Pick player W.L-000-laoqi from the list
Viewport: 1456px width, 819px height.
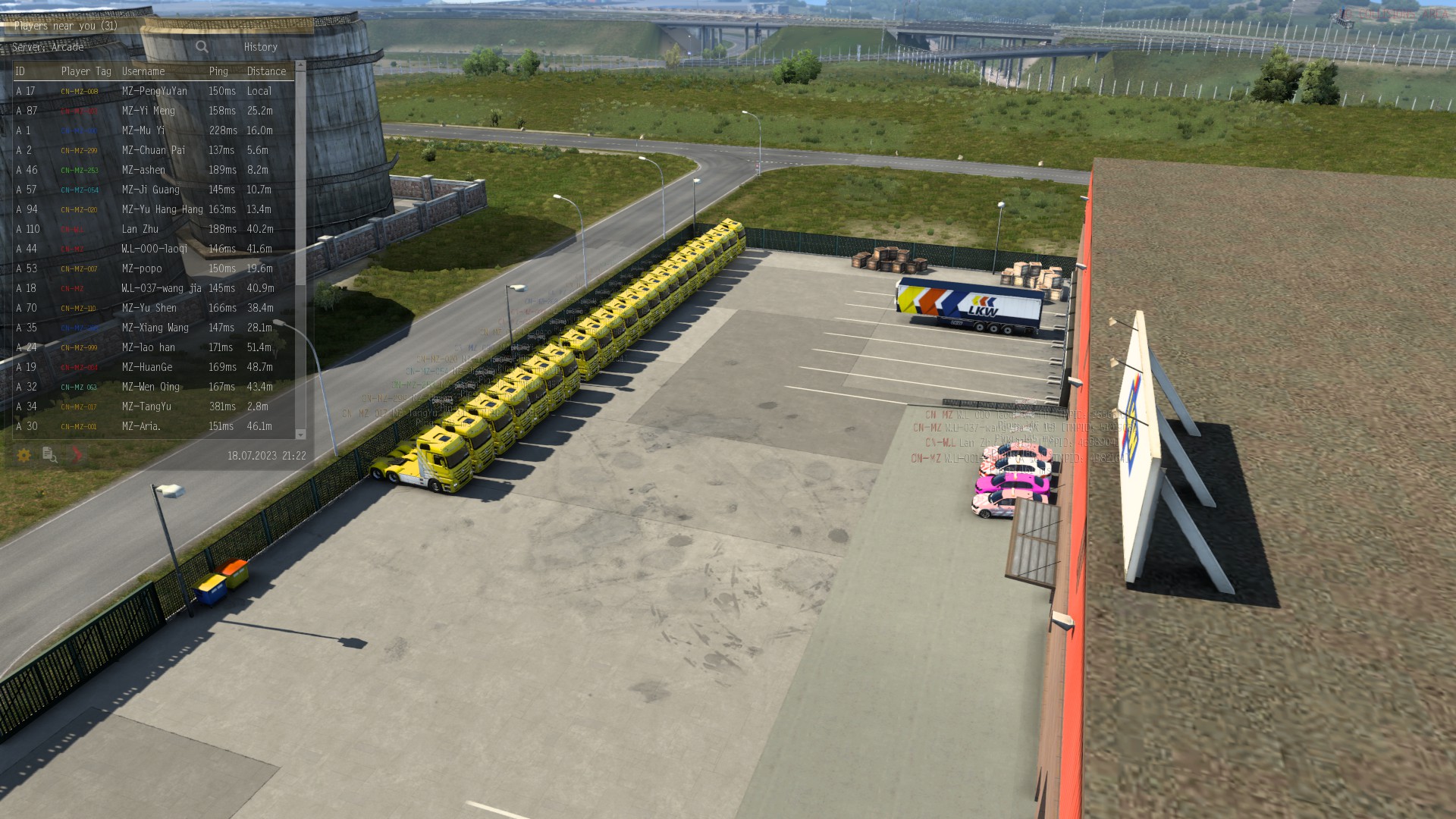[x=154, y=249]
